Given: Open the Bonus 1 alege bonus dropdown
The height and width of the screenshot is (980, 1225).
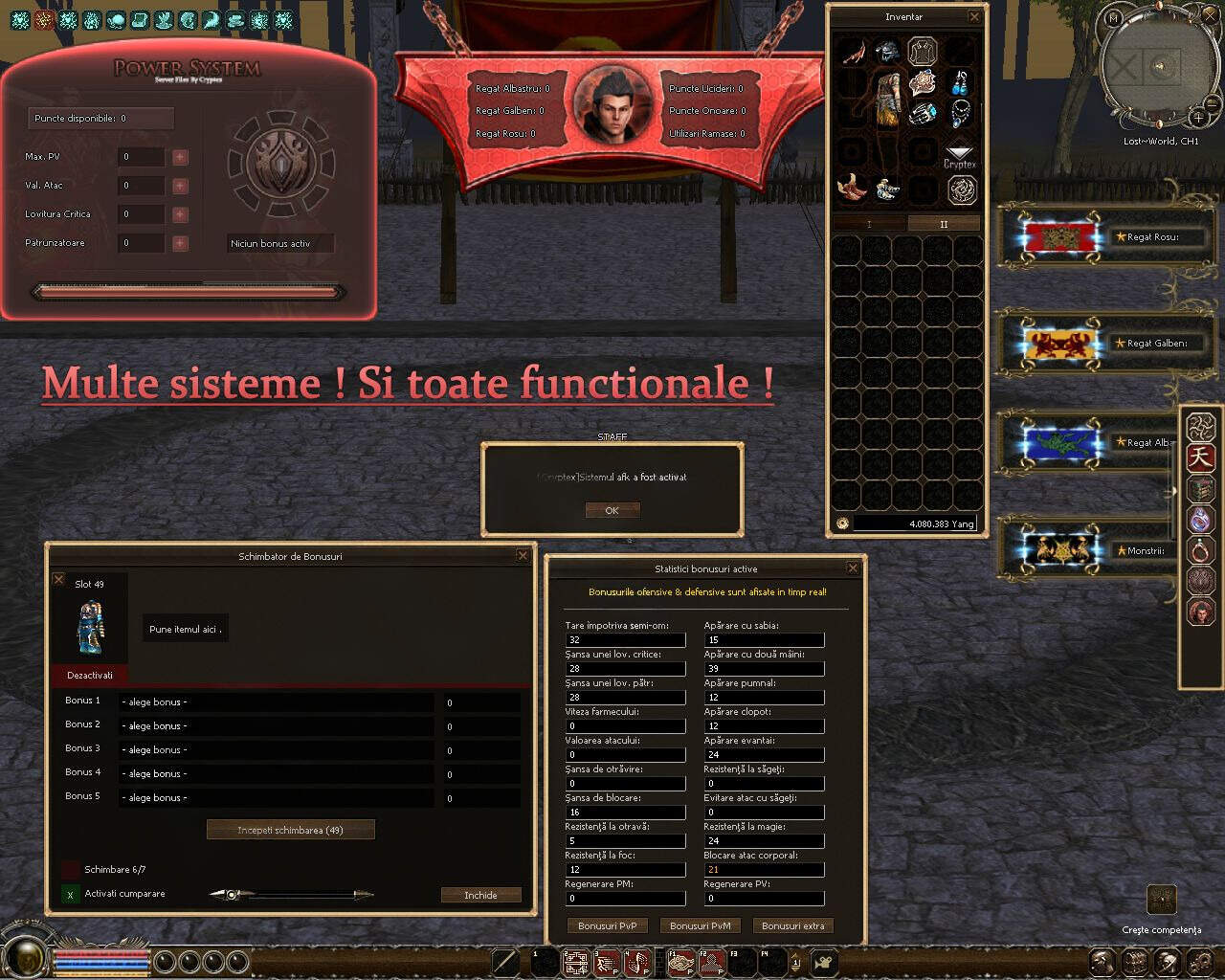Looking at the screenshot, I should (277, 702).
